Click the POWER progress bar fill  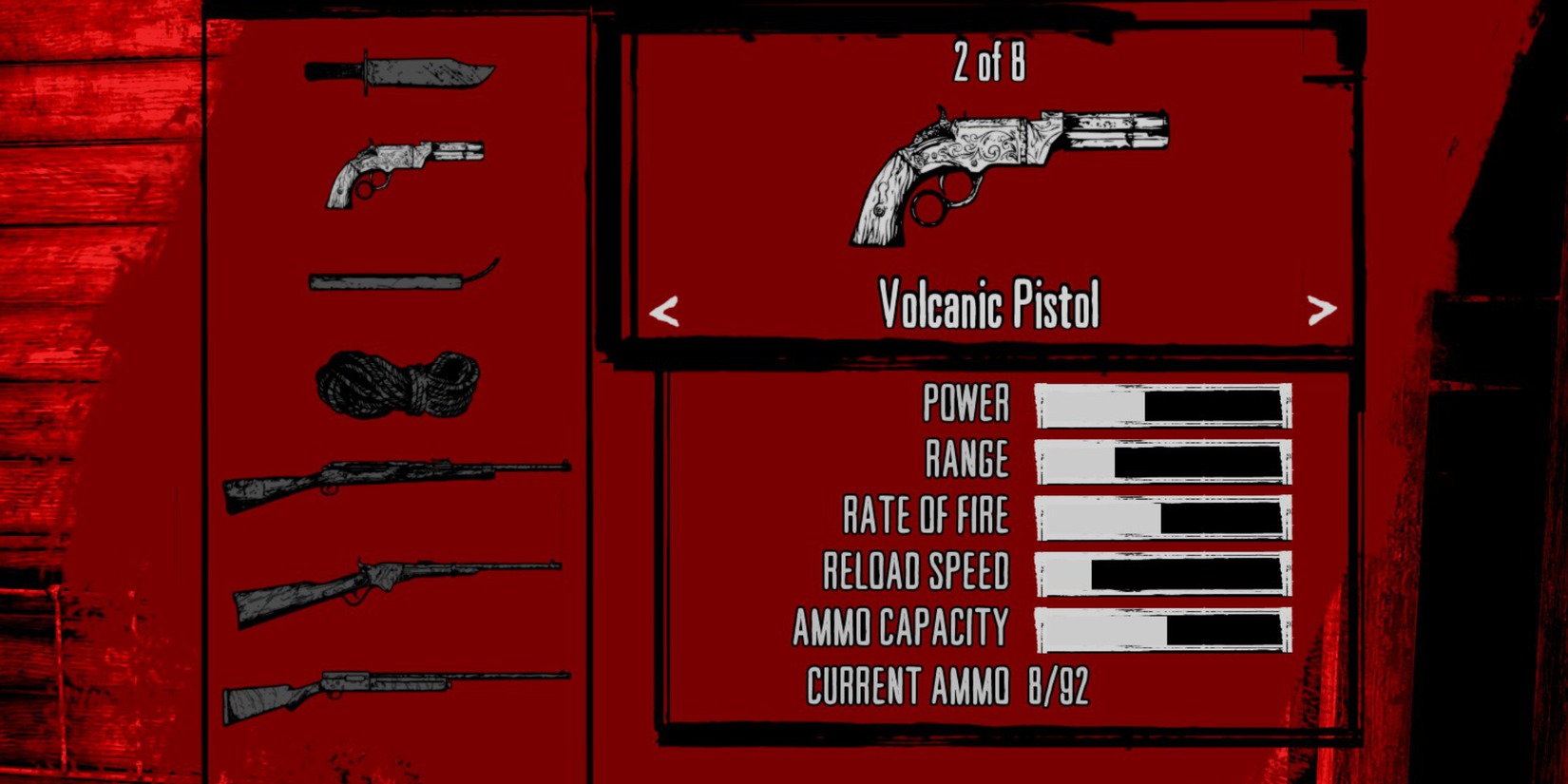[1093, 405]
